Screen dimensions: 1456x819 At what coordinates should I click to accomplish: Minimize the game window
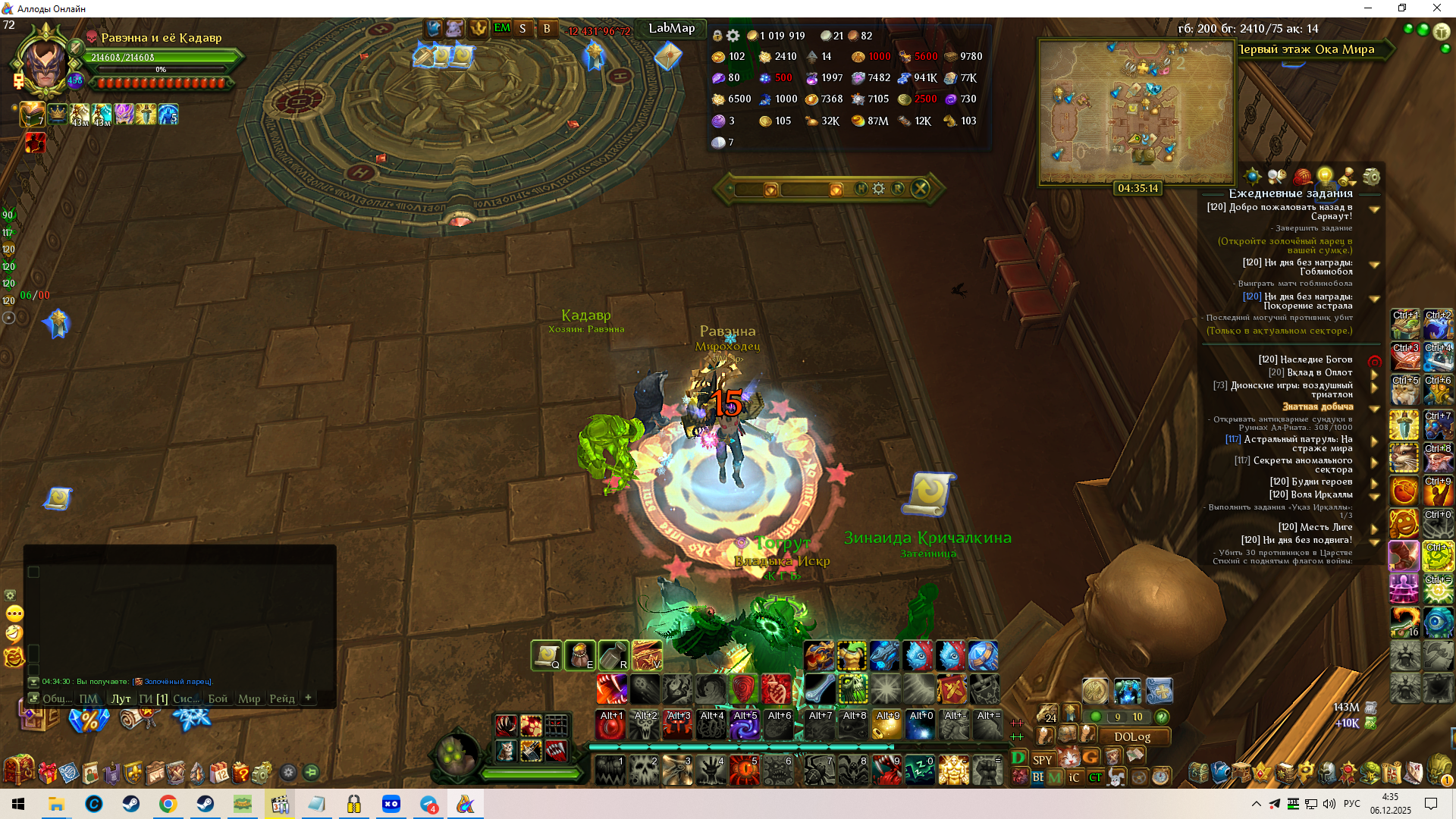pyautogui.click(x=1368, y=8)
